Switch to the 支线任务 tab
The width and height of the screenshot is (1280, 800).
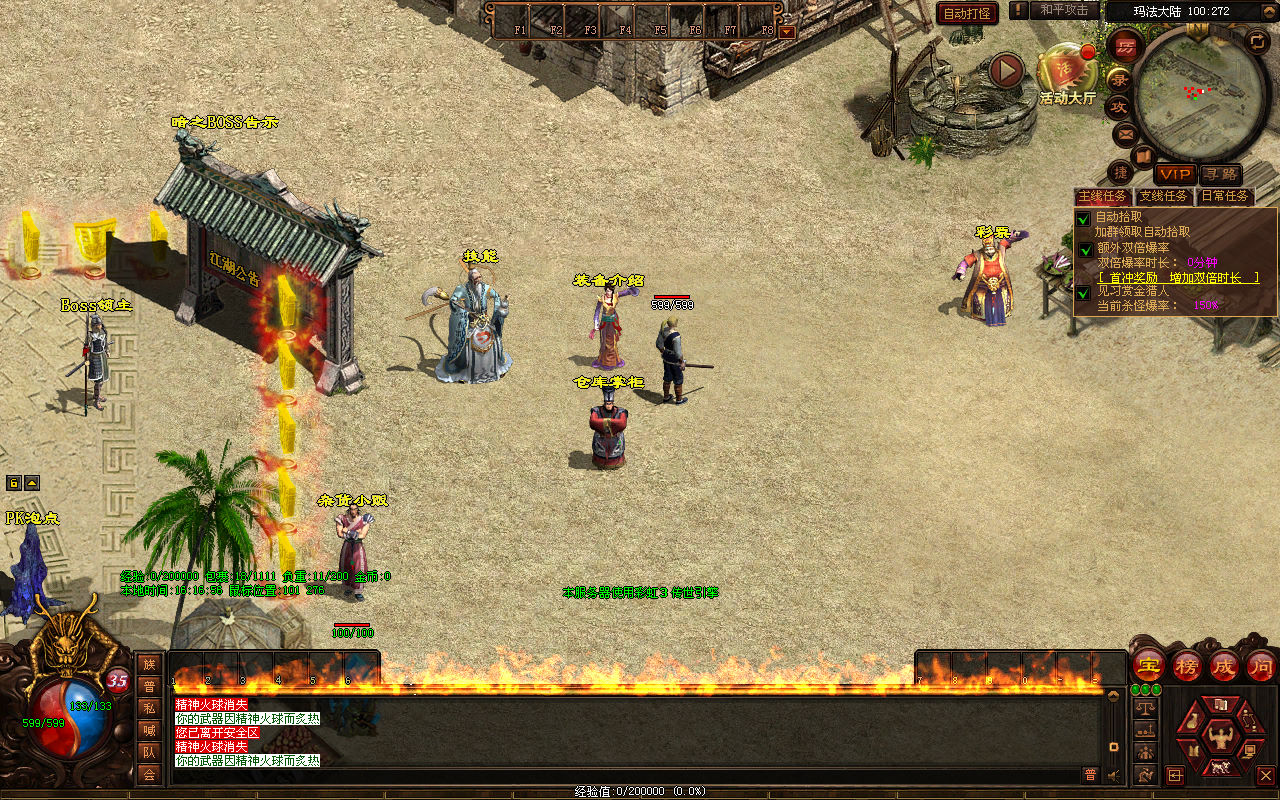(1164, 196)
